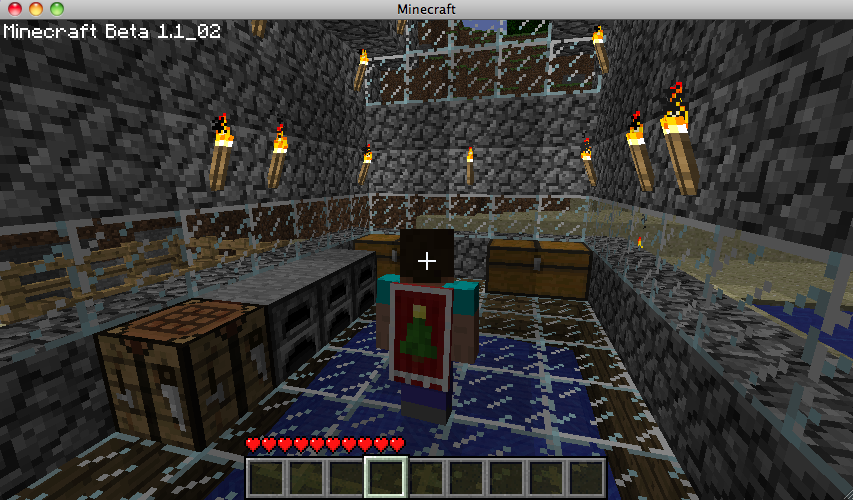The width and height of the screenshot is (853, 500).
Task: Select the highlighted hotbar slot
Action: tap(385, 478)
